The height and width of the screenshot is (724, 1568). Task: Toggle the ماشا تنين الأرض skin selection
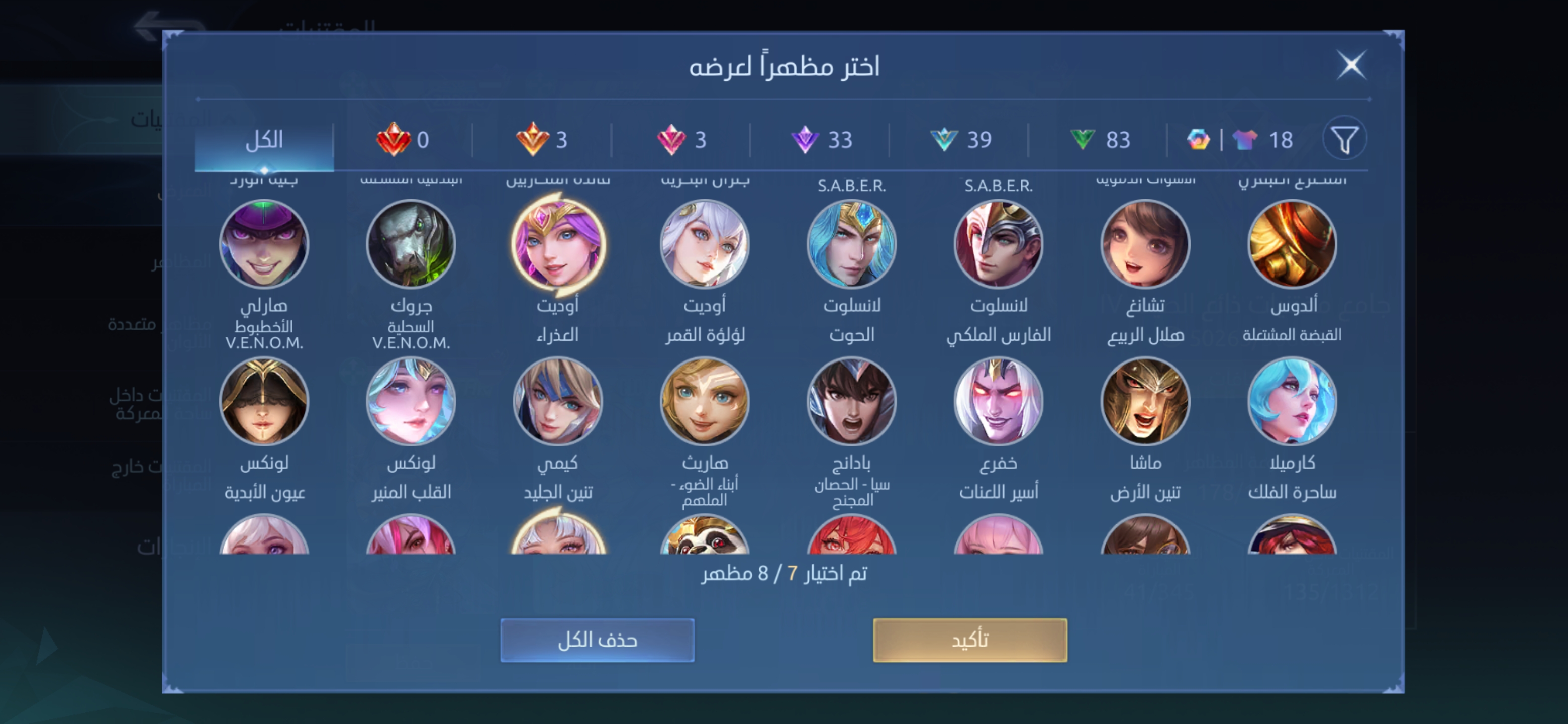pyautogui.click(x=1144, y=401)
